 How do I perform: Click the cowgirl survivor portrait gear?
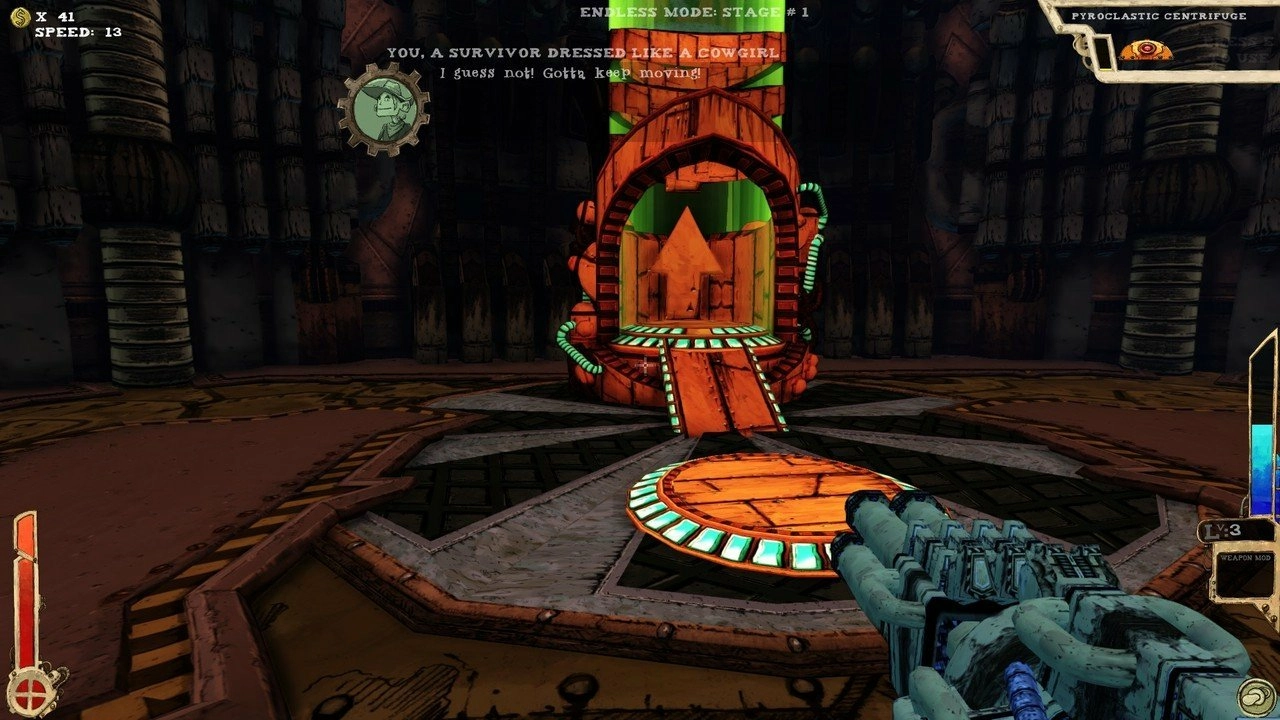383,108
